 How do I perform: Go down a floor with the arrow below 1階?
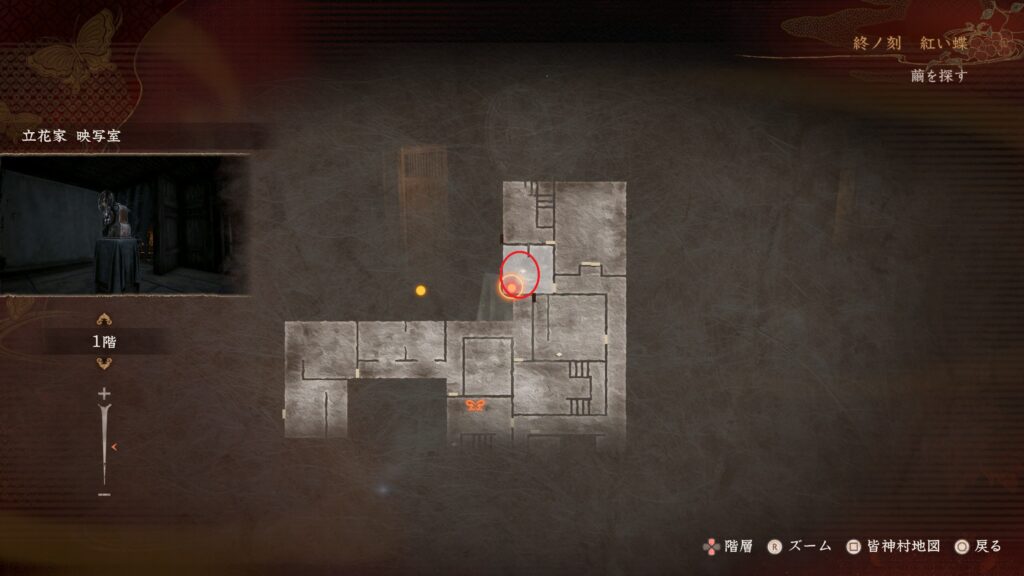pyautogui.click(x=104, y=364)
